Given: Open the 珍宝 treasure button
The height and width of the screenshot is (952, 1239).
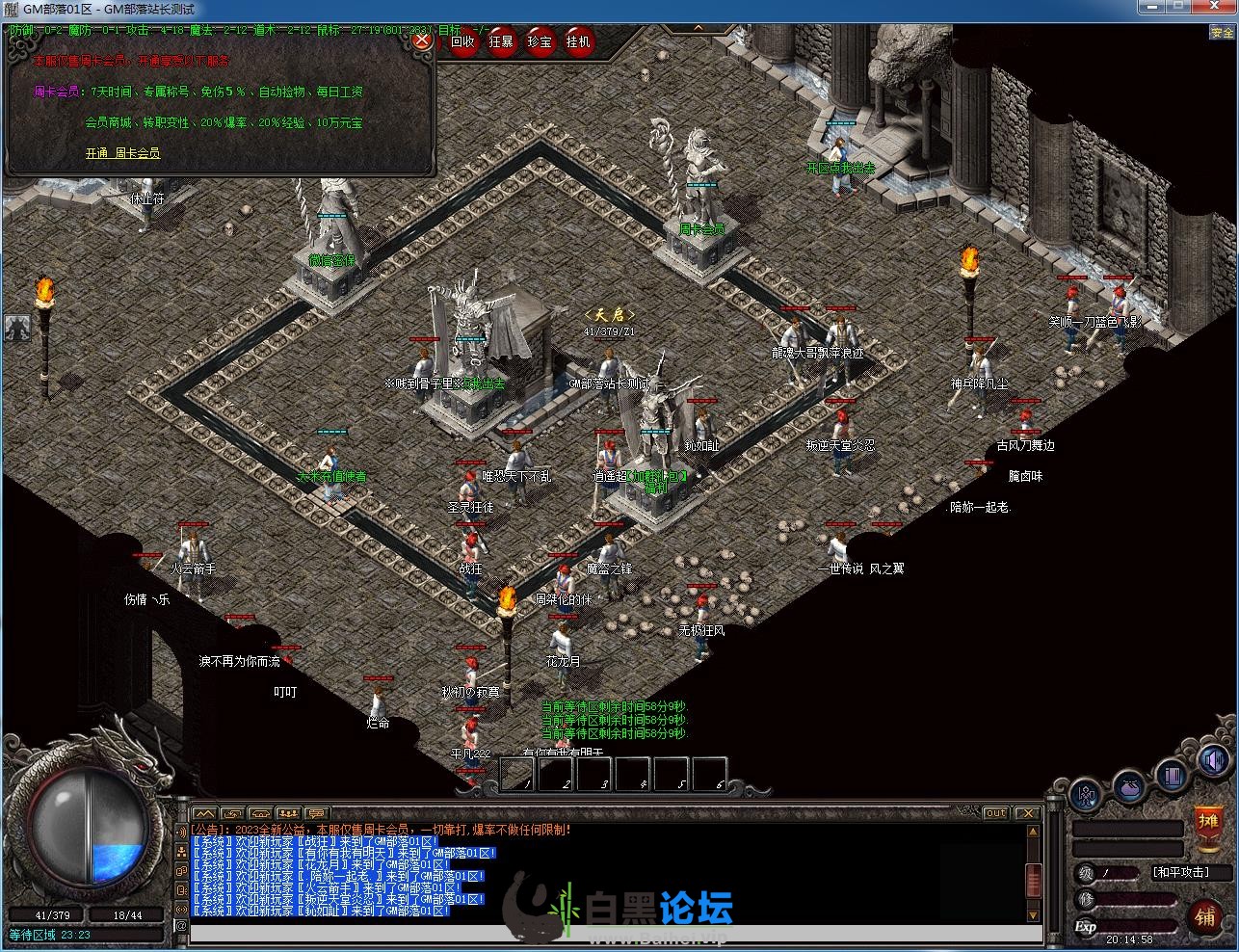Looking at the screenshot, I should click(x=540, y=41).
